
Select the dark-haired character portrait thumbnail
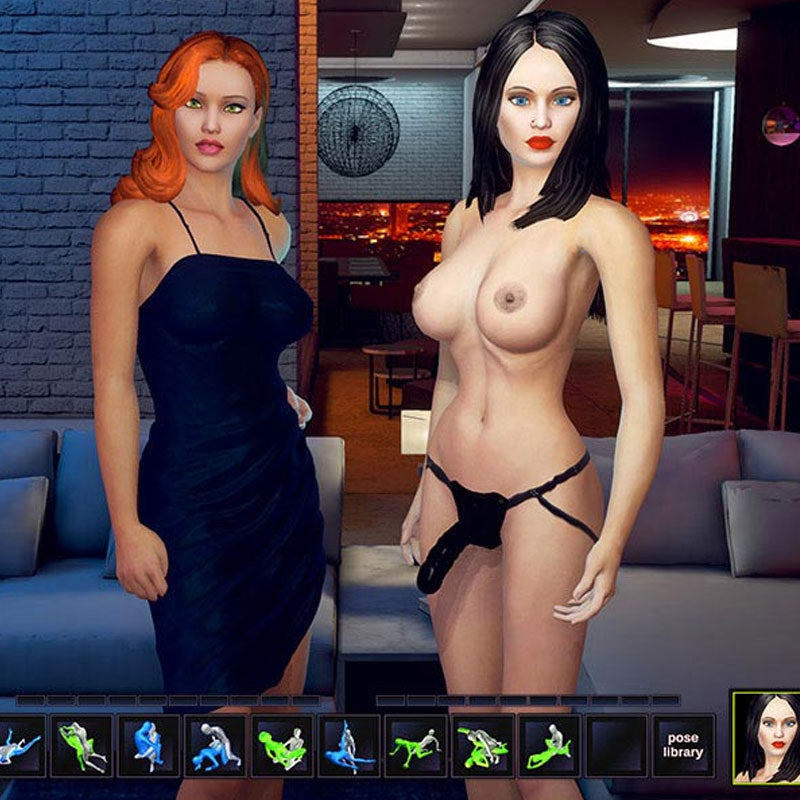point(766,738)
